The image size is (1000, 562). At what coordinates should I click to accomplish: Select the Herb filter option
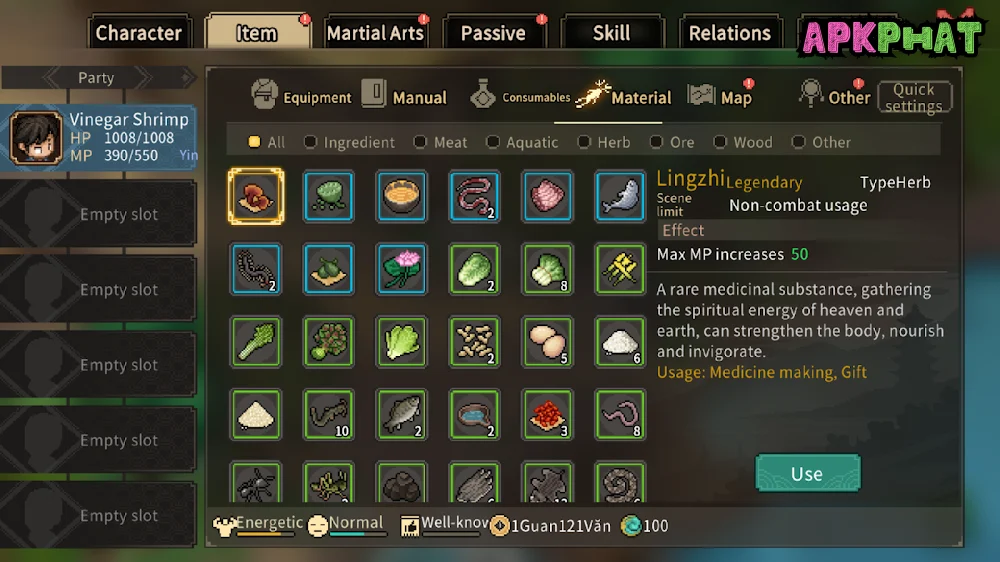(x=605, y=142)
